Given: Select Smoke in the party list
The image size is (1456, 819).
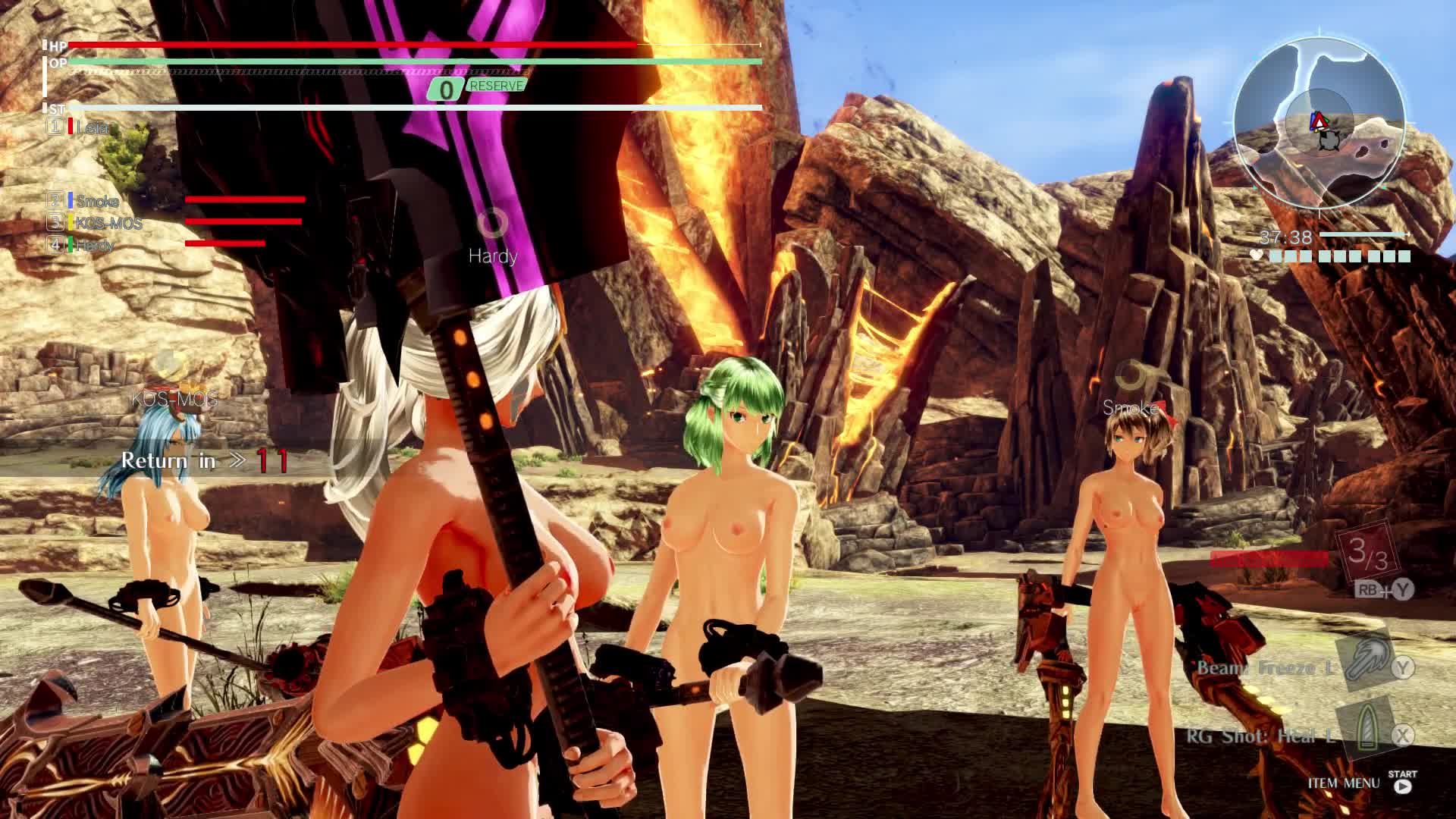Looking at the screenshot, I should (97, 201).
